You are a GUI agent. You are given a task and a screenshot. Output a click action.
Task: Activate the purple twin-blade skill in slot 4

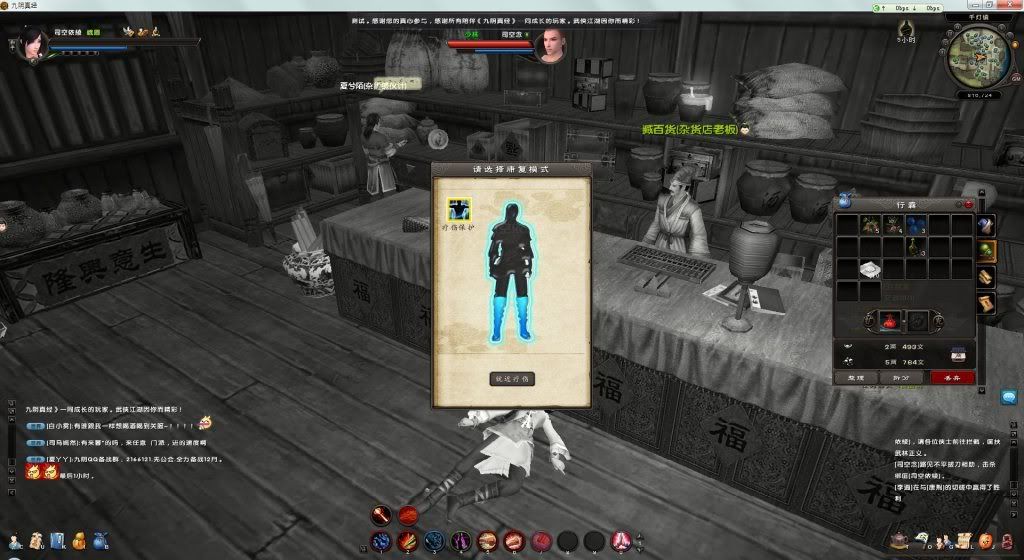(461, 541)
